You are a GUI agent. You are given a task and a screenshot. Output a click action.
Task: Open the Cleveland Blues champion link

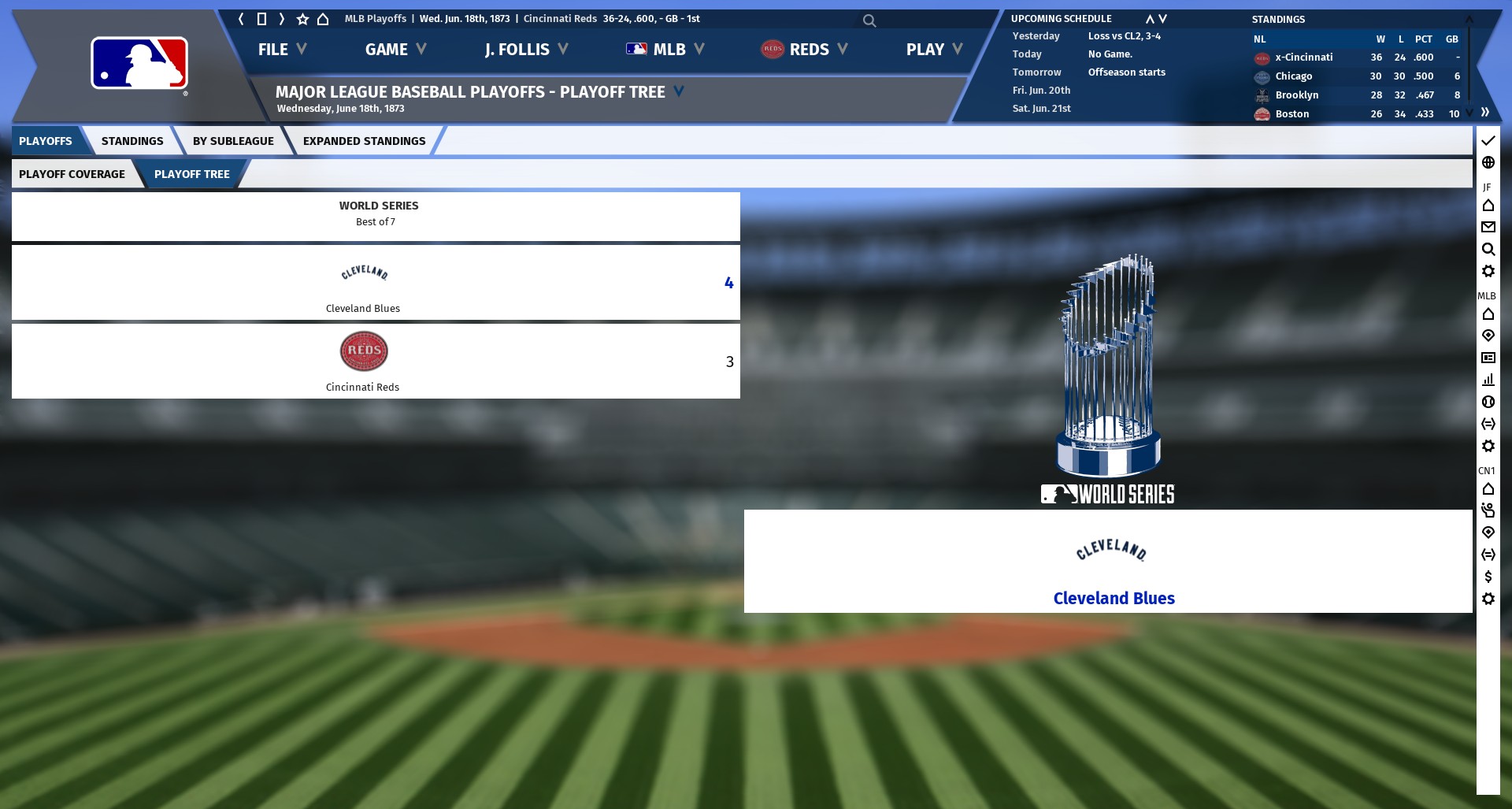pyautogui.click(x=1114, y=599)
